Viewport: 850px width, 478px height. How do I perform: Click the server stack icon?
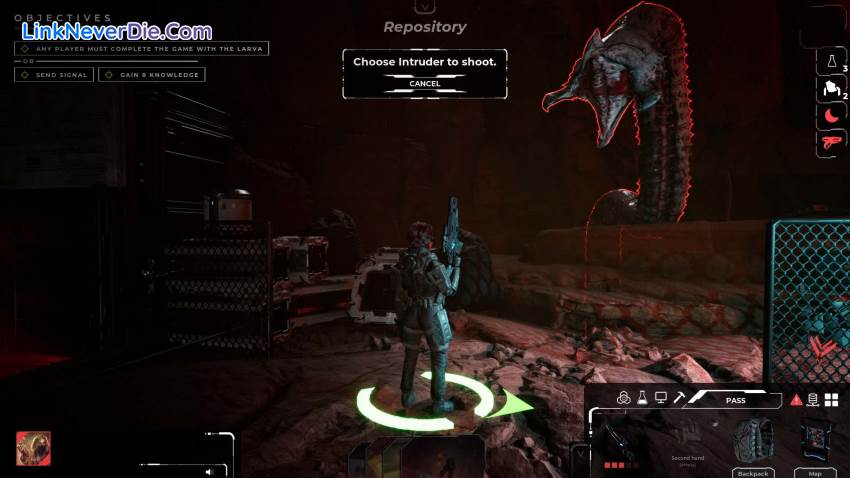(813, 400)
